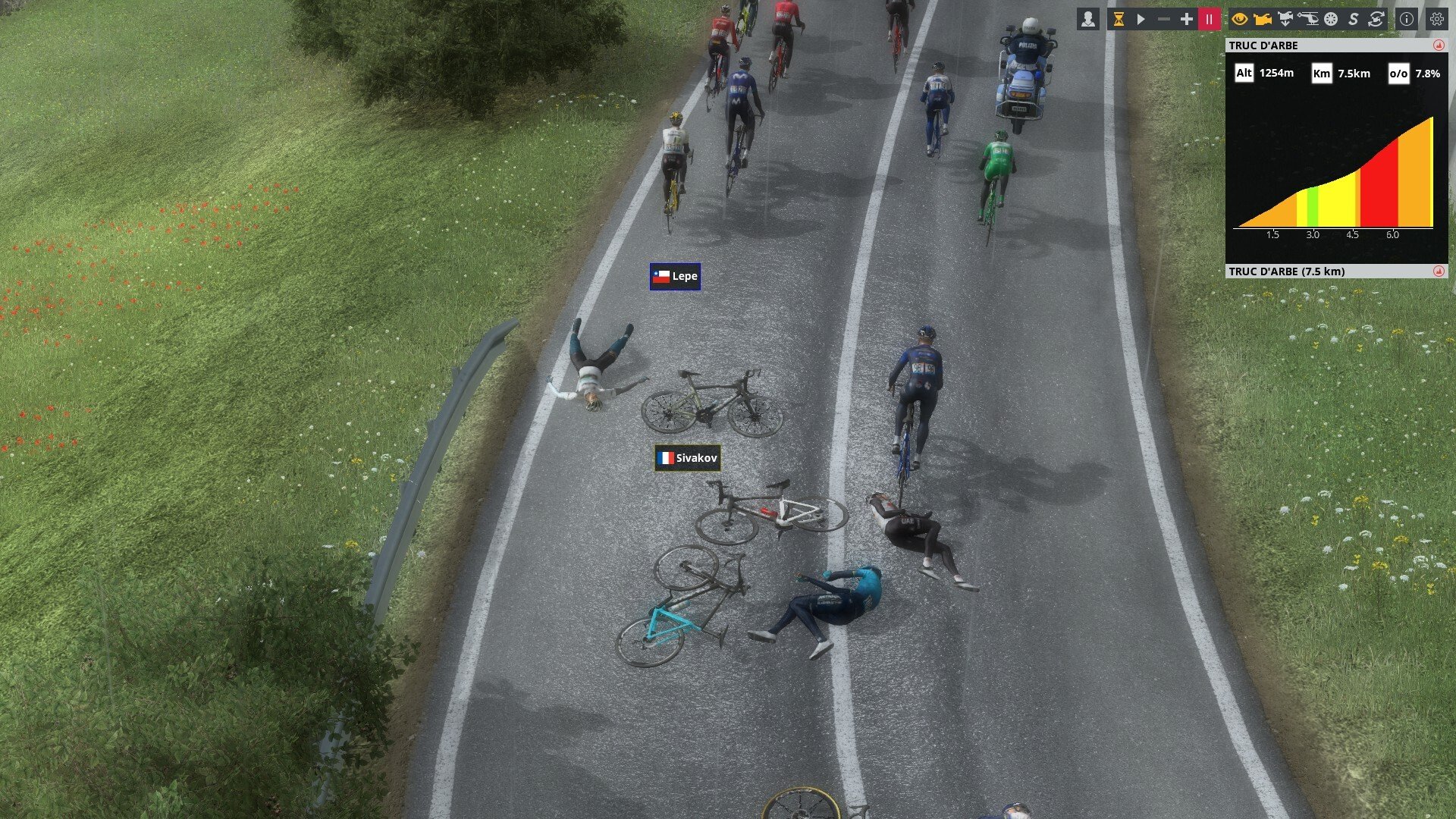Select rider Sivakov's name tag
The height and width of the screenshot is (819, 1456).
(x=687, y=458)
